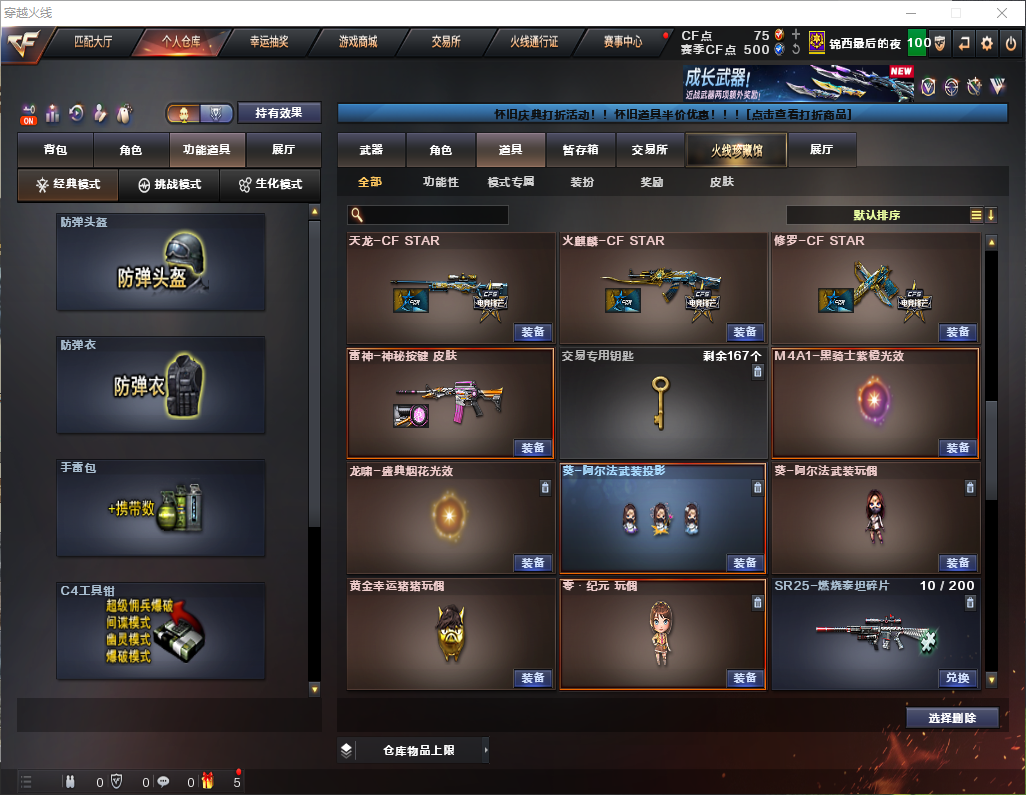Screen dimensions: 1026x795
Task: Open the 火线珍藏馆 tab
Action: click(736, 150)
